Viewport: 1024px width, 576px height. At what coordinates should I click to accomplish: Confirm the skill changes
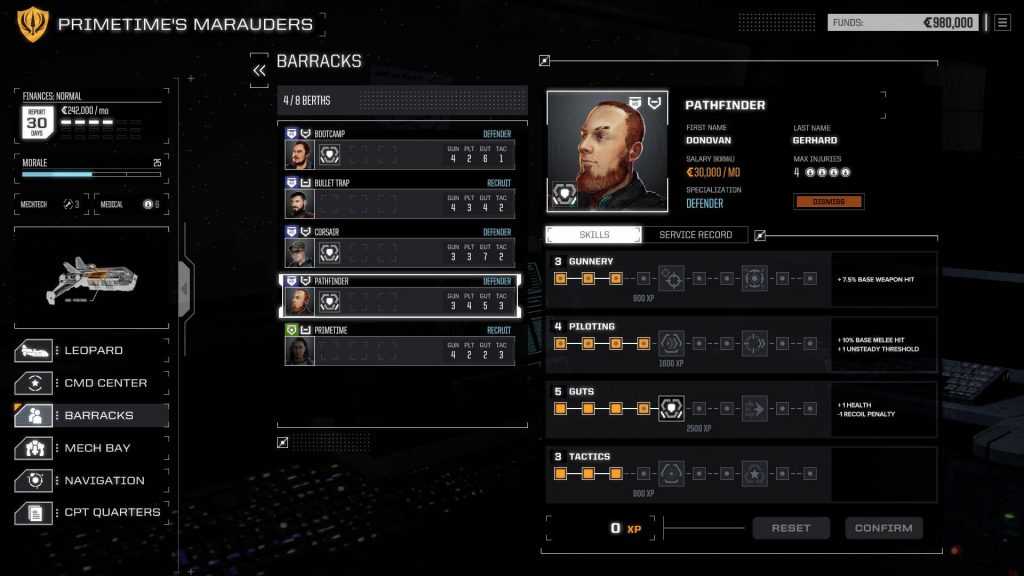click(x=884, y=528)
